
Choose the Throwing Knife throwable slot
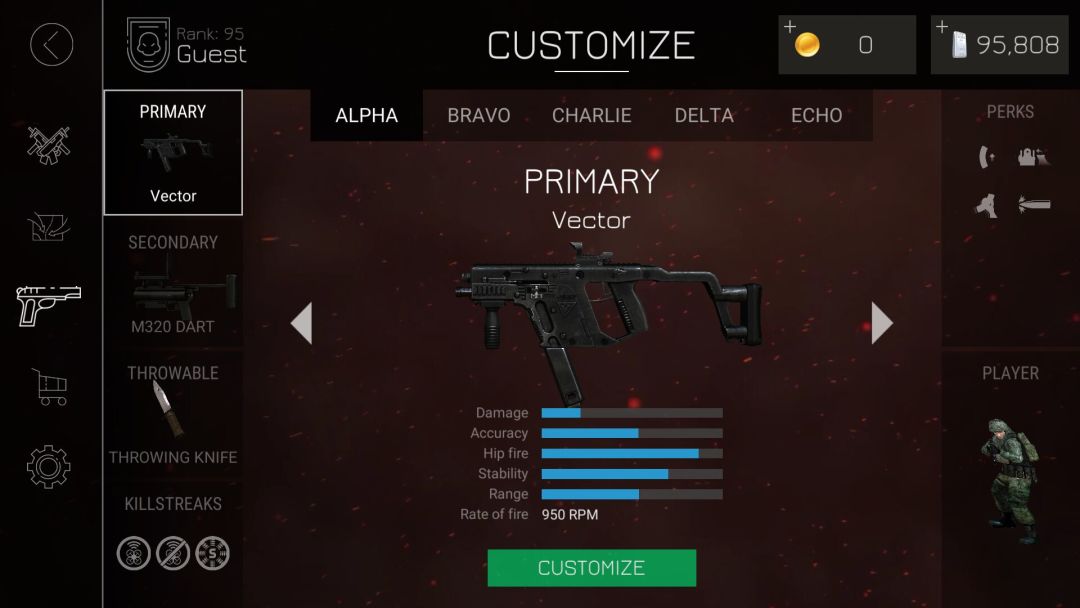click(x=173, y=414)
